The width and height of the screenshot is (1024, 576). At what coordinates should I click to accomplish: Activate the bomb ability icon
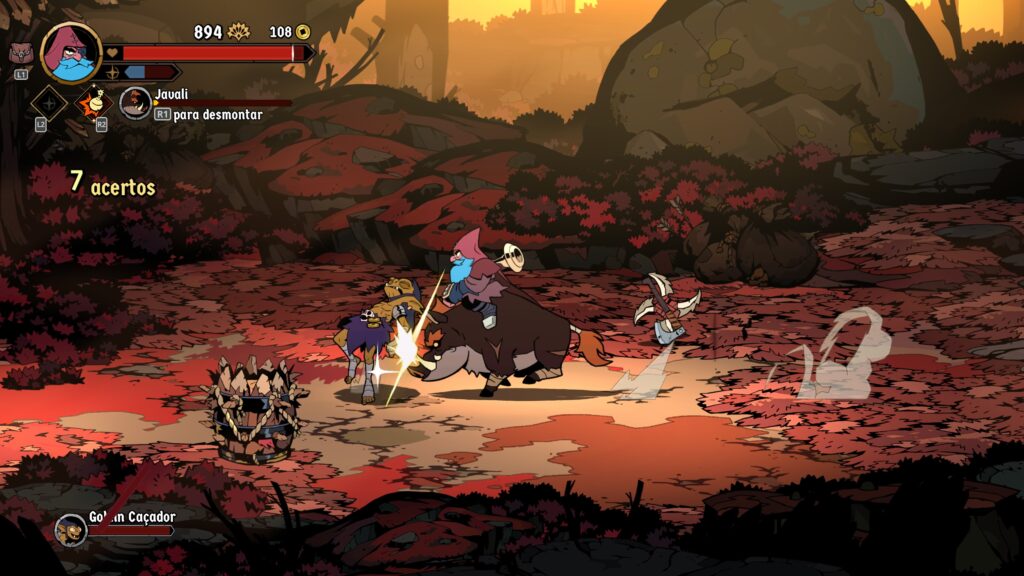[x=96, y=101]
